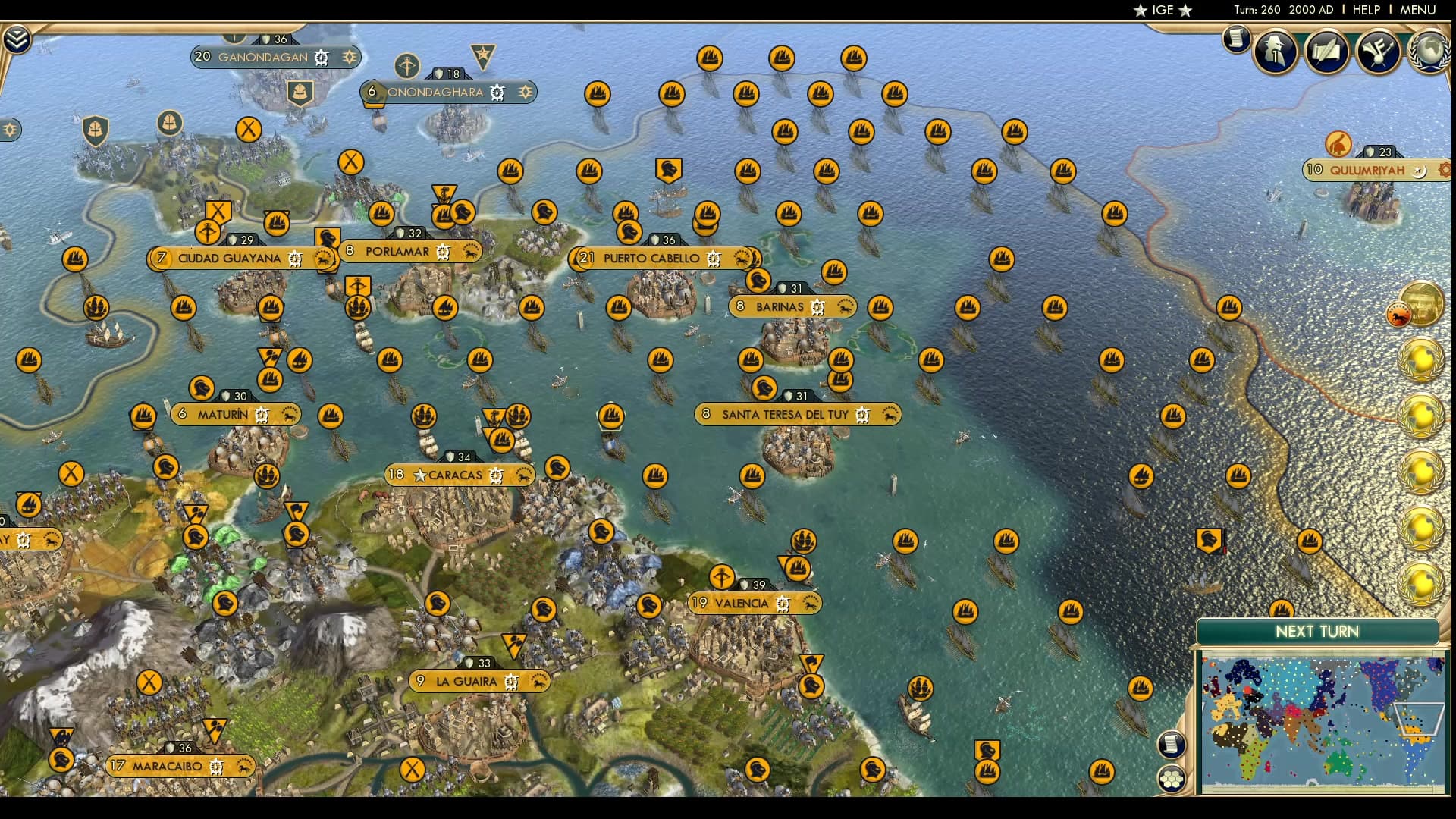
Task: Open the Diplomacy globe icon
Action: (x=1430, y=53)
